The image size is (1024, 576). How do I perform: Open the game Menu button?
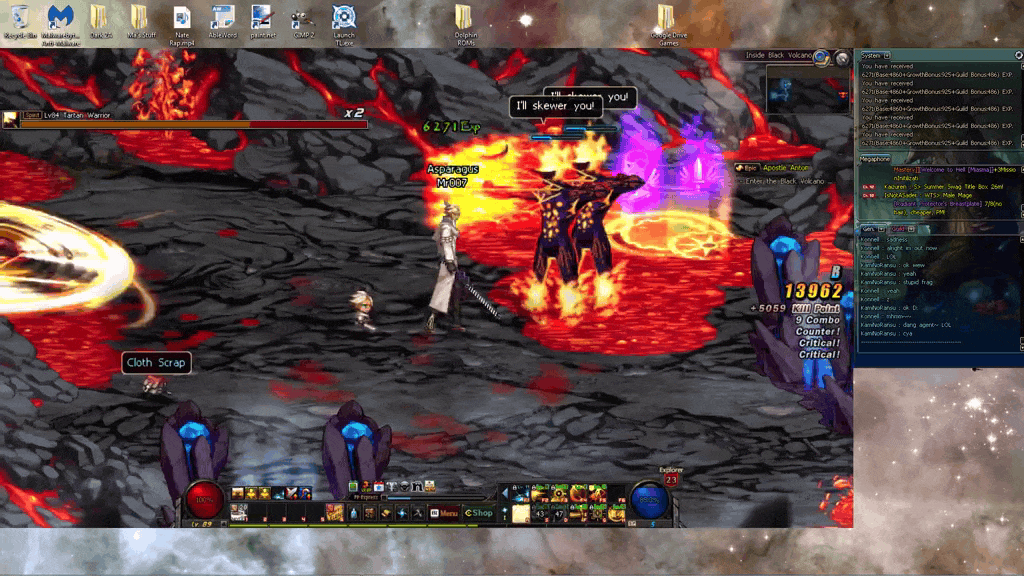point(444,513)
